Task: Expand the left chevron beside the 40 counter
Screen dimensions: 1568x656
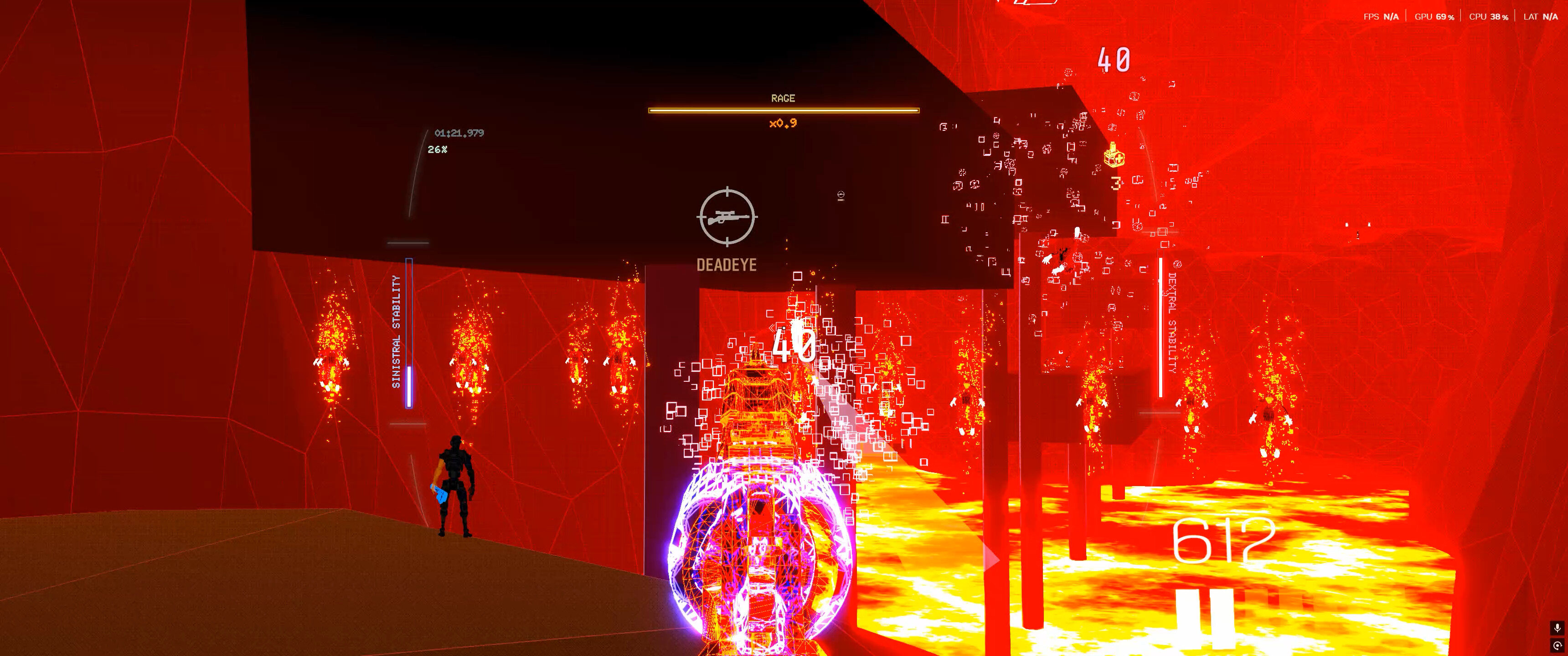Action: coord(771,328)
